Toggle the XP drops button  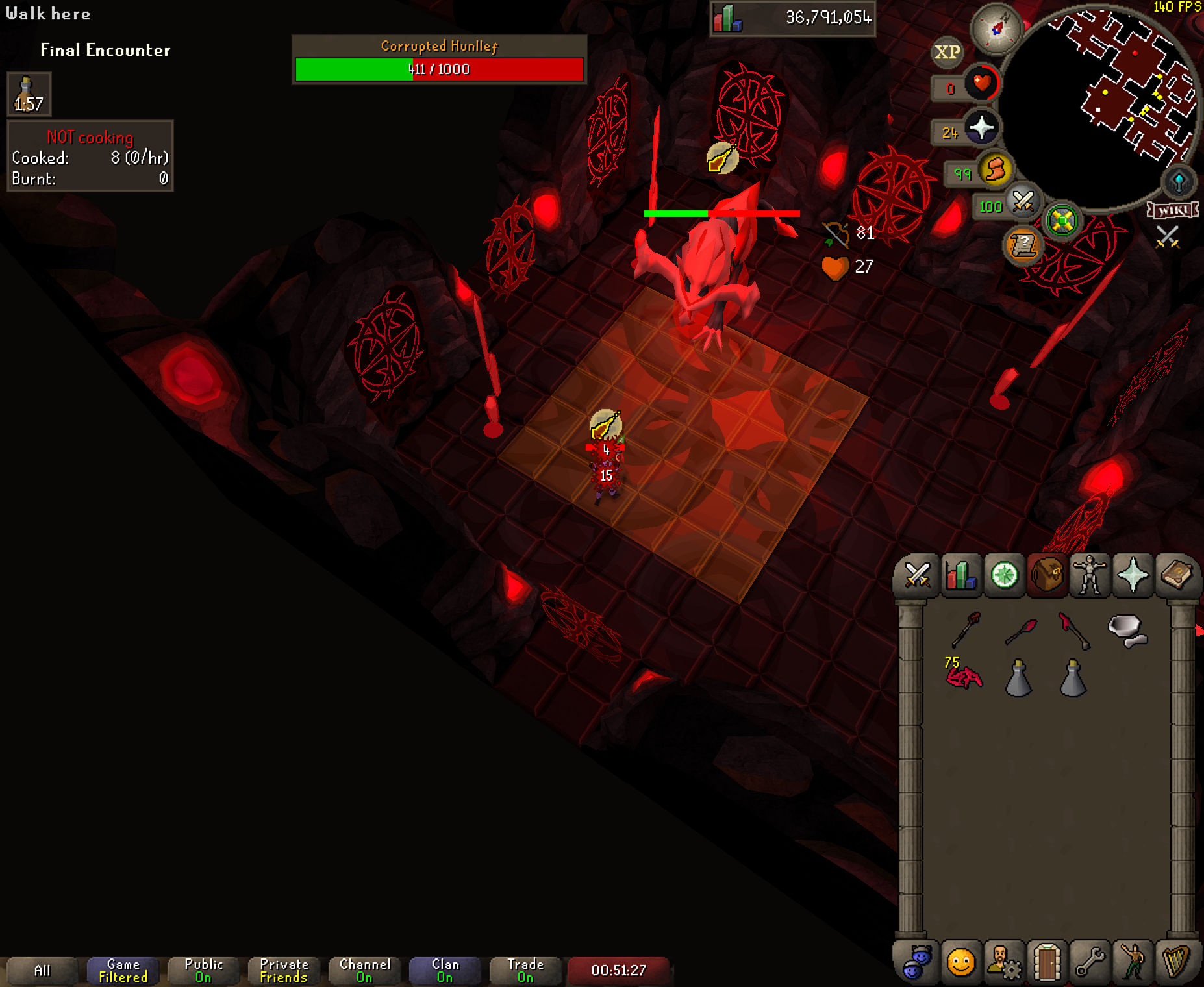(x=947, y=52)
